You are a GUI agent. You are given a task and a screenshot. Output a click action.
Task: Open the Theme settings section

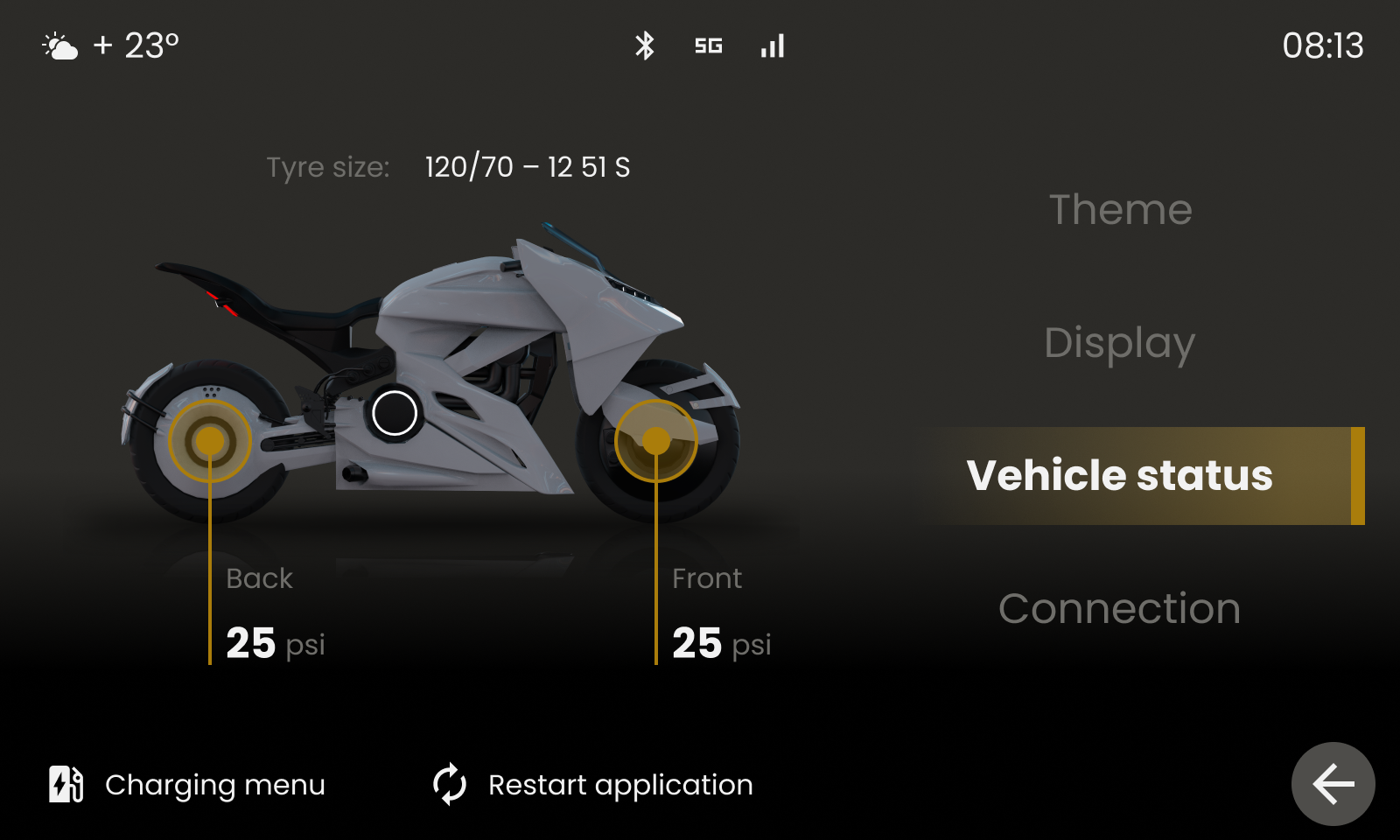click(x=1120, y=210)
